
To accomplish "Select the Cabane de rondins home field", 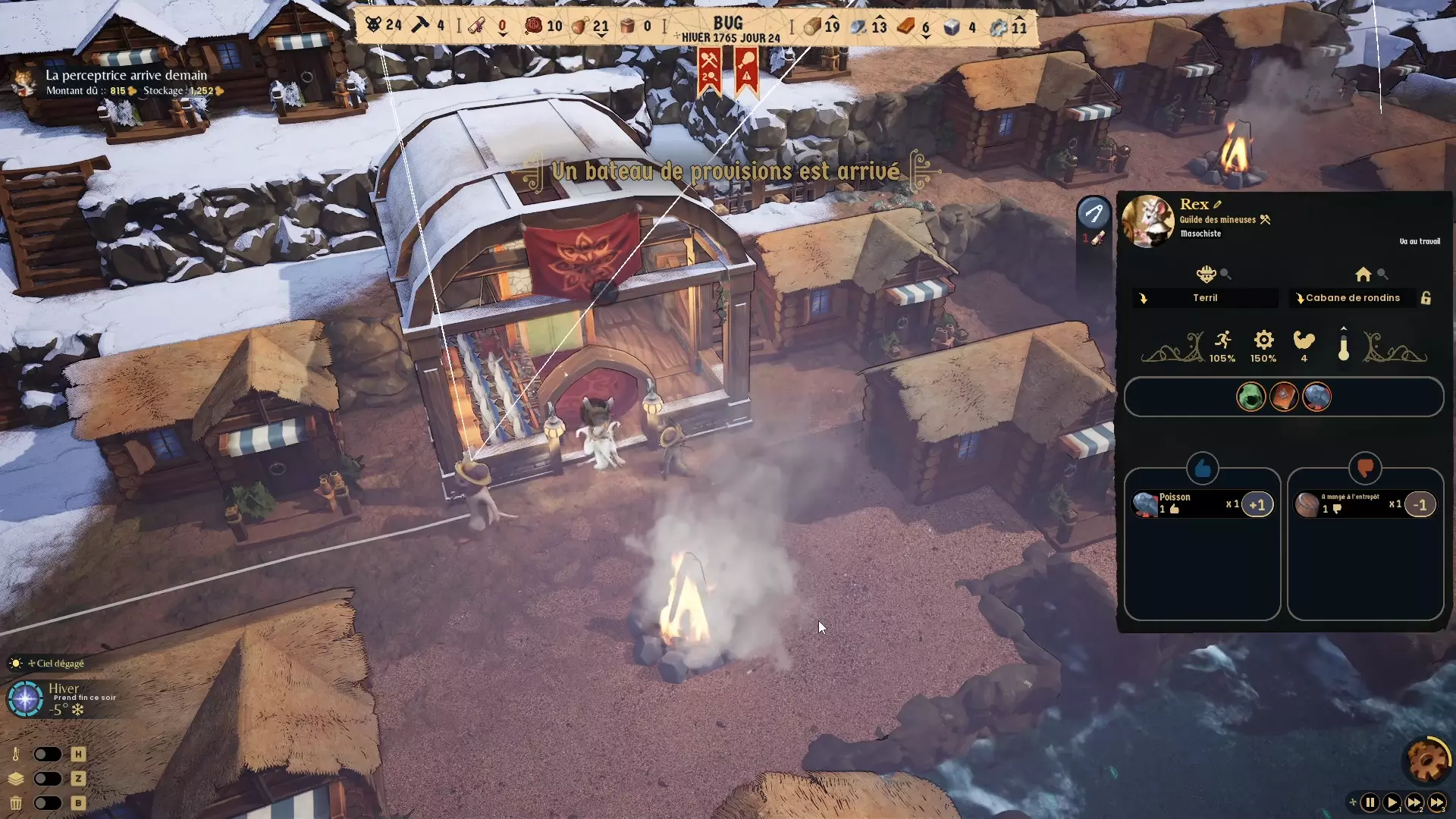I will (x=1353, y=298).
